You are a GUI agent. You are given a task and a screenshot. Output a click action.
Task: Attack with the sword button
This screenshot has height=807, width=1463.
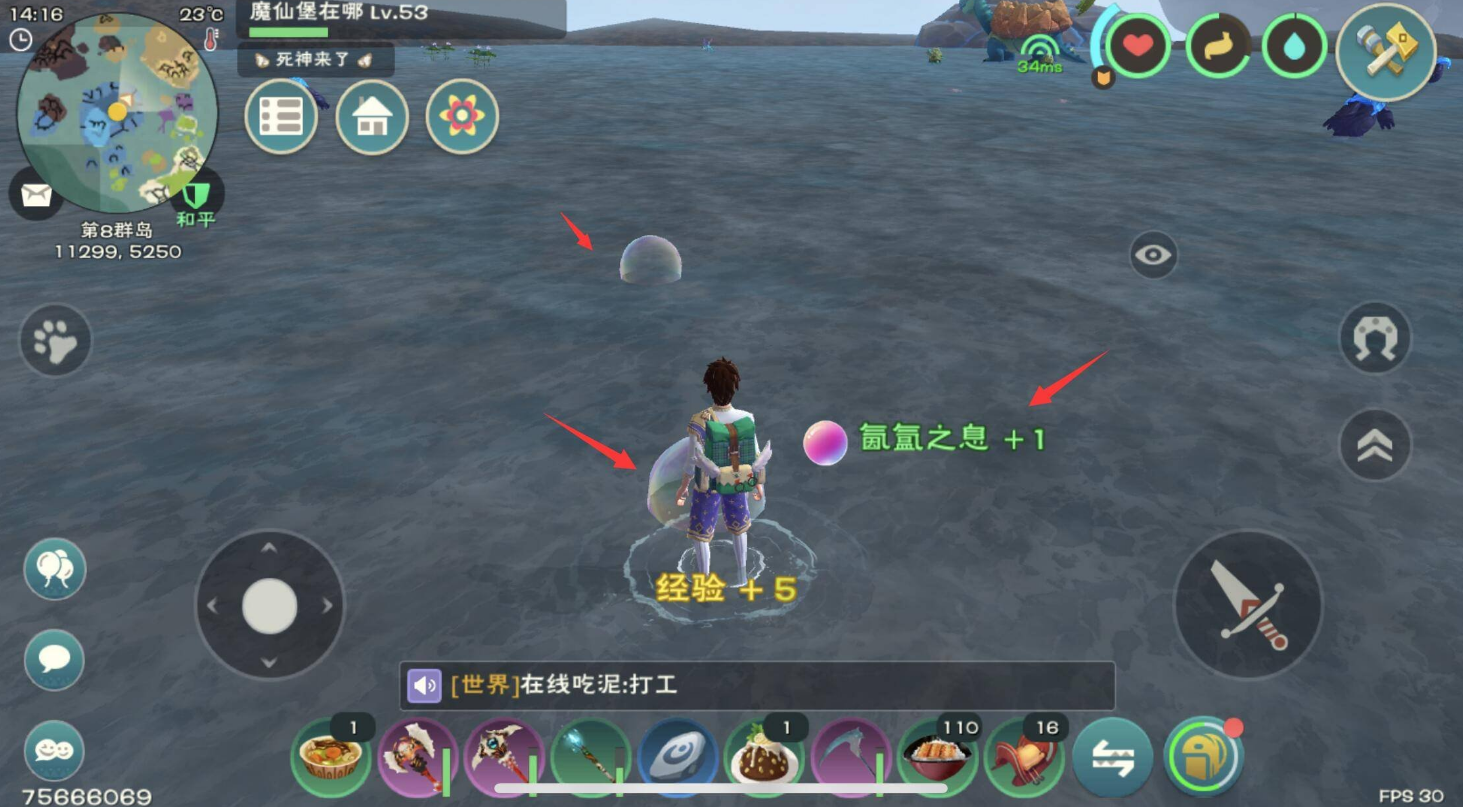click(x=1247, y=604)
